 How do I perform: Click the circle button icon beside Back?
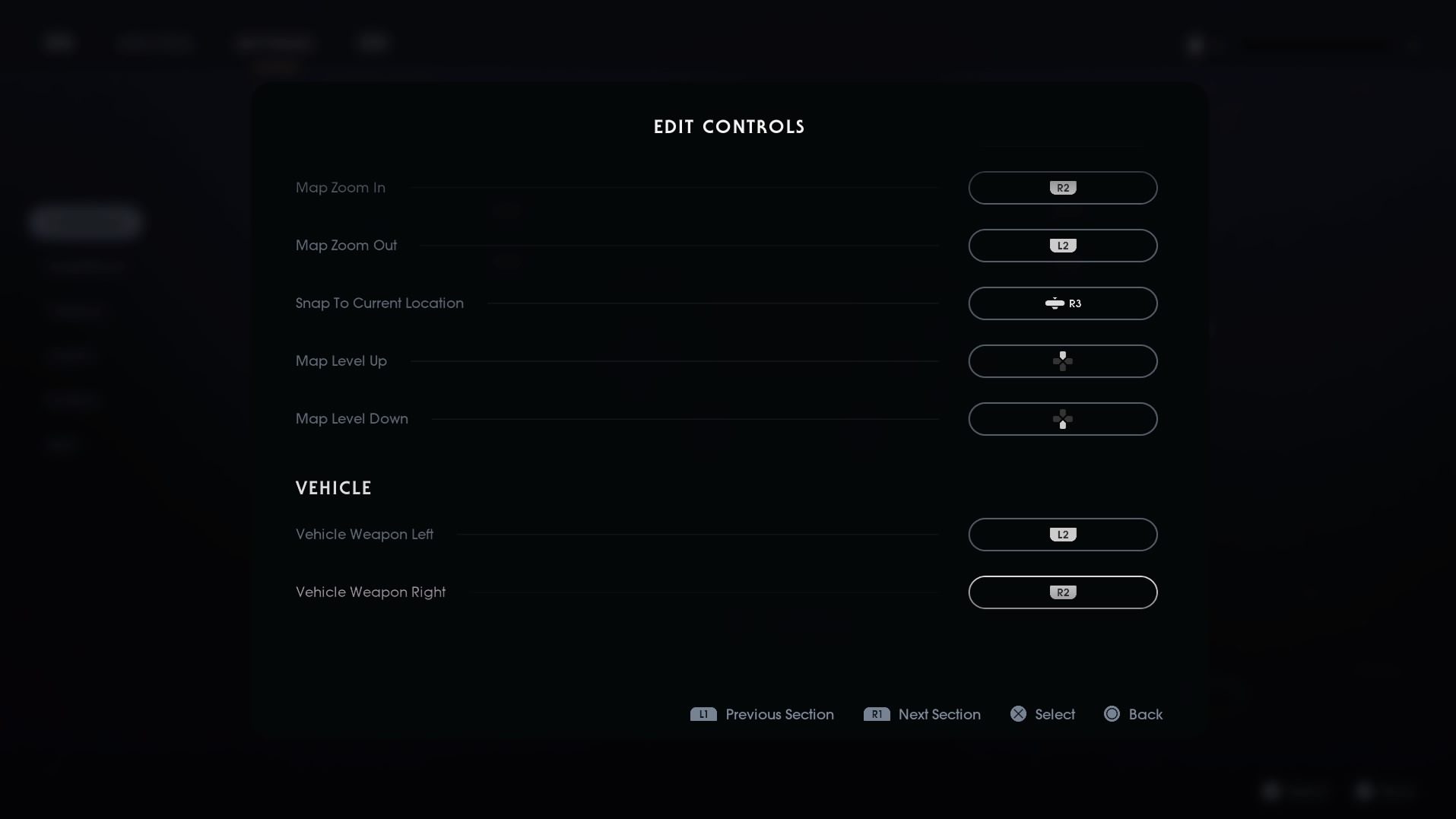point(1112,714)
